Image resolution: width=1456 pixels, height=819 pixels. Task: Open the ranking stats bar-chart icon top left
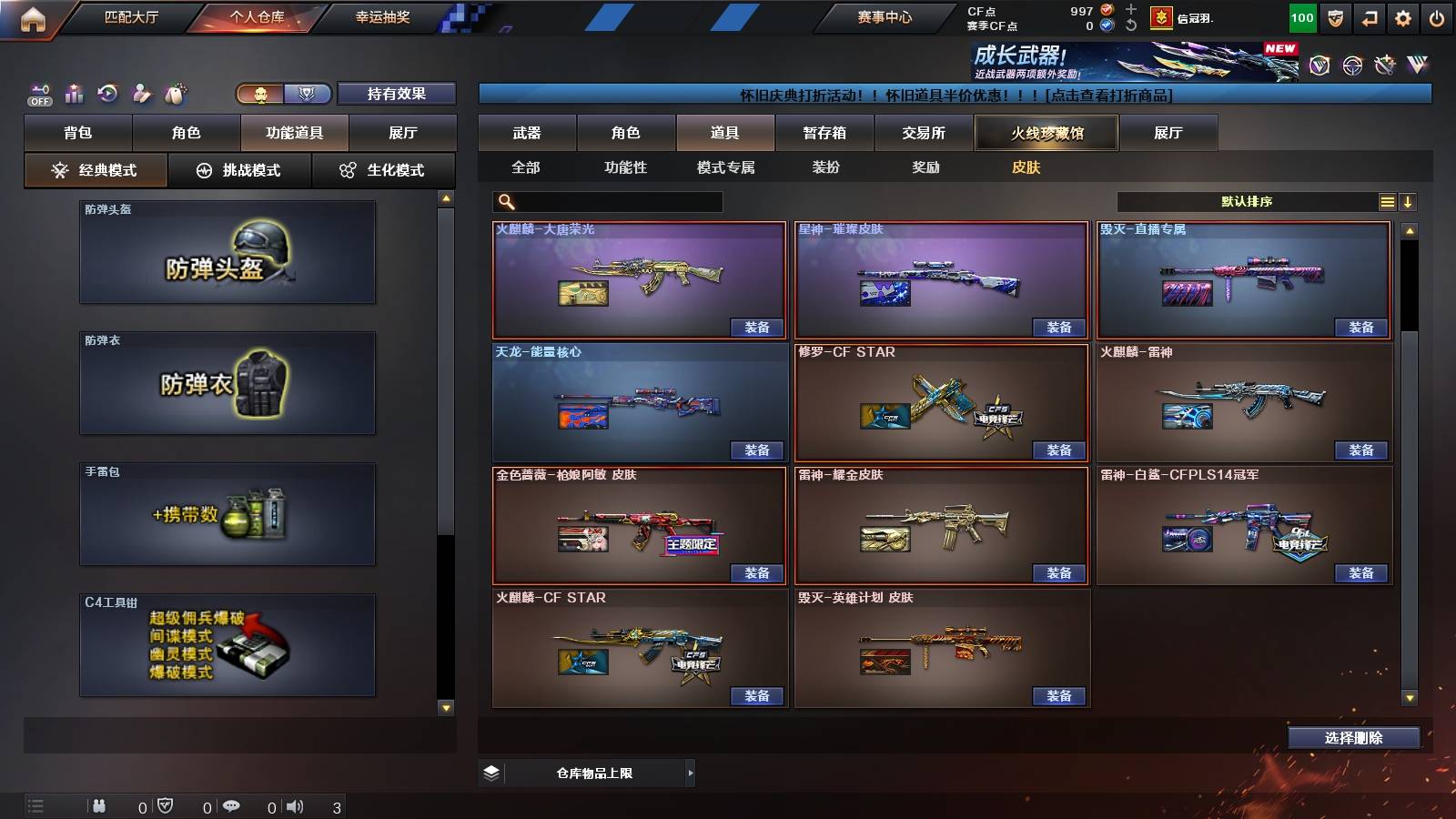[73, 92]
